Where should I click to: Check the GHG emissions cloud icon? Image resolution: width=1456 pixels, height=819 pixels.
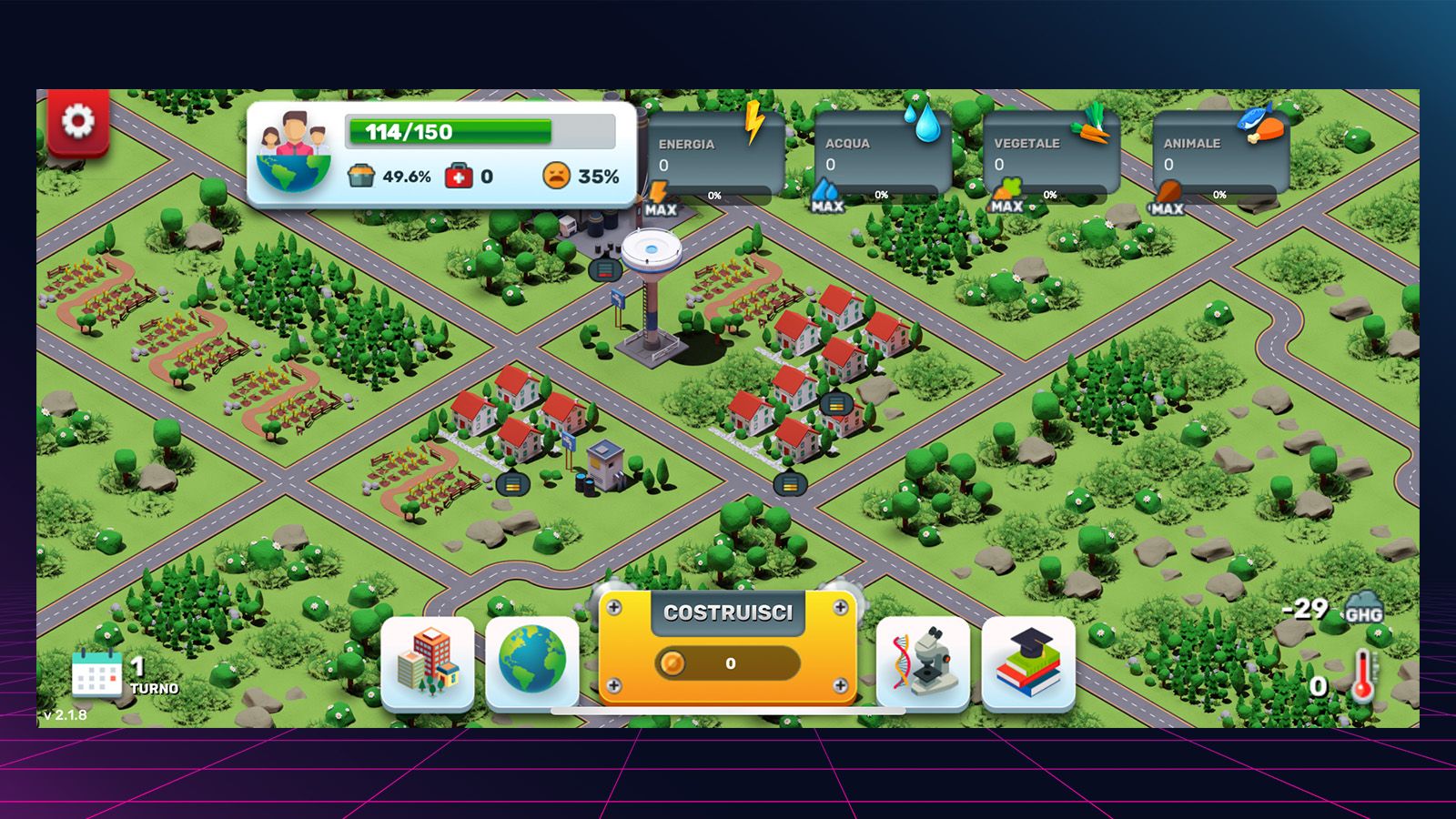point(1363,608)
